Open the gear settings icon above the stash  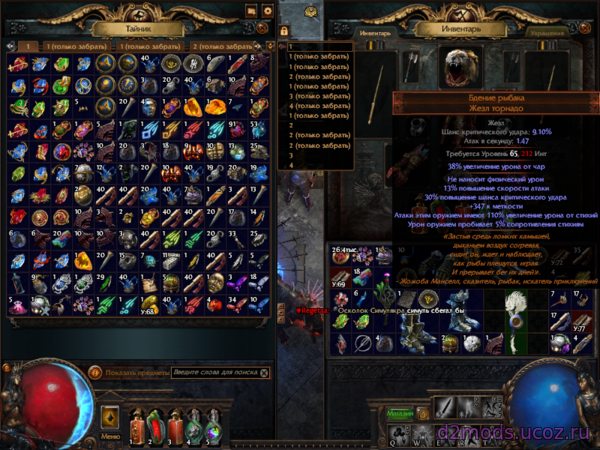coord(267,11)
